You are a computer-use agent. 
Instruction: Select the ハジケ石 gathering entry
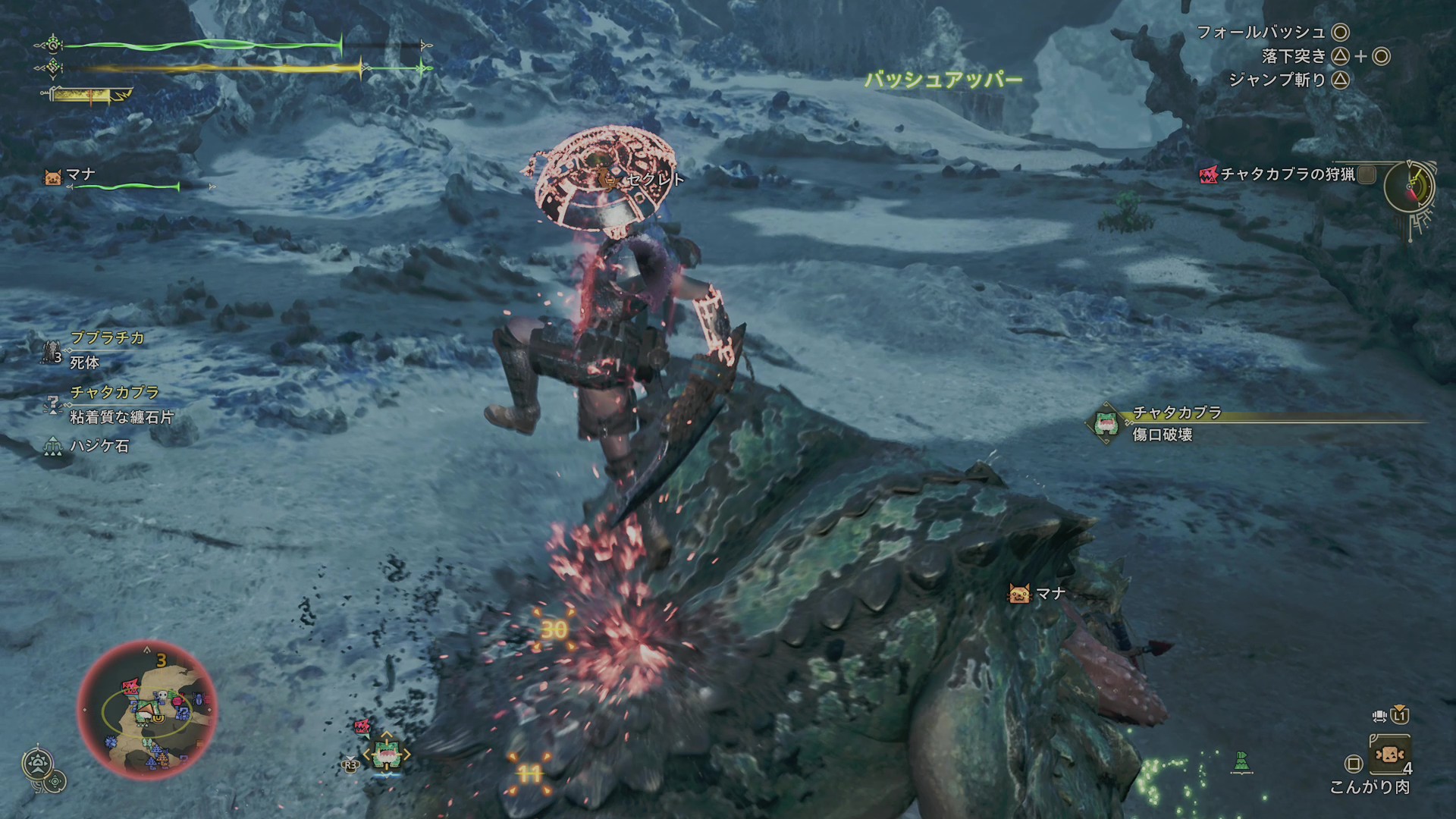tap(99, 446)
